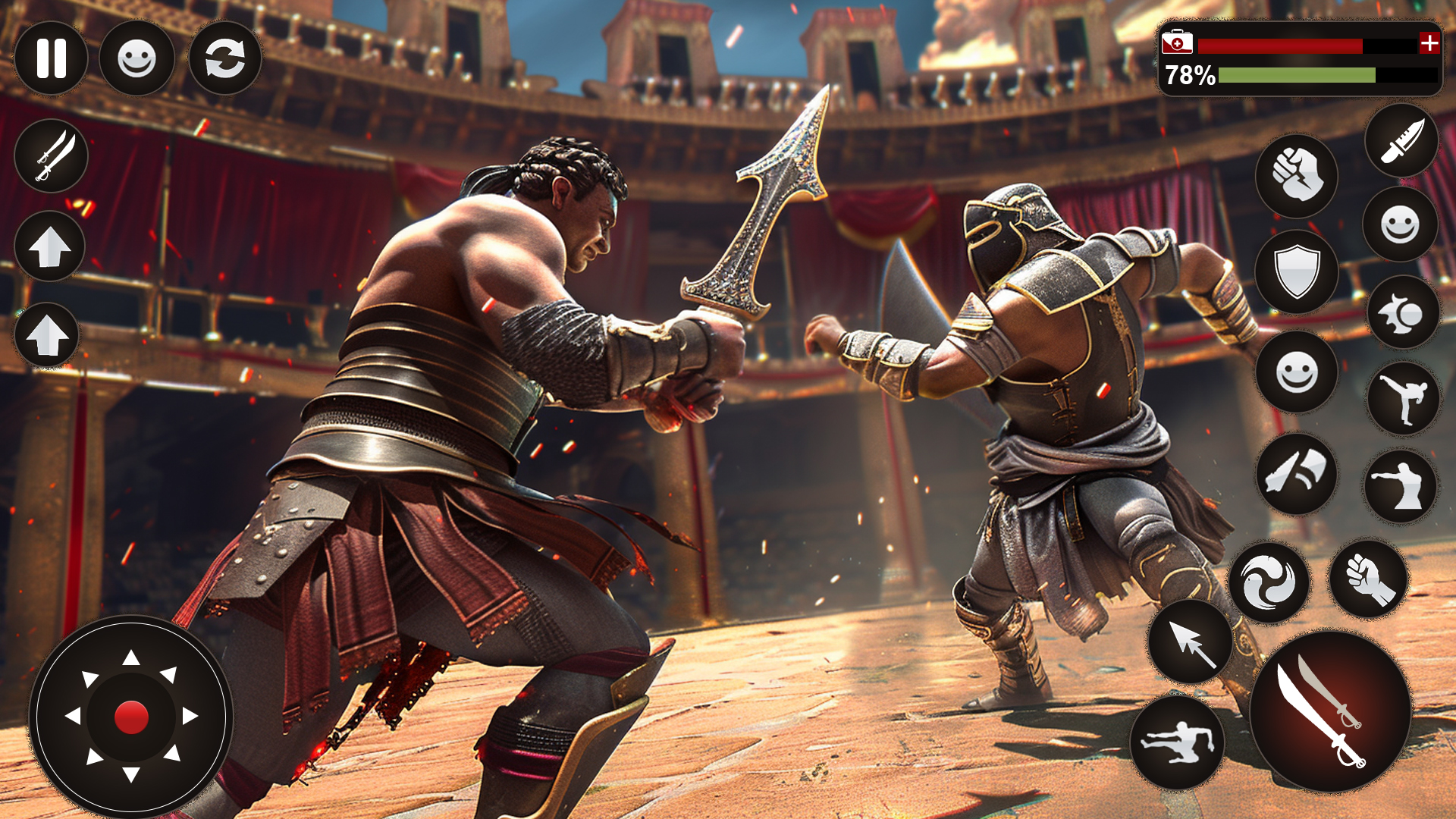Screen dimensions: 1456x819
Task: Pause the game
Action: click(x=51, y=59)
